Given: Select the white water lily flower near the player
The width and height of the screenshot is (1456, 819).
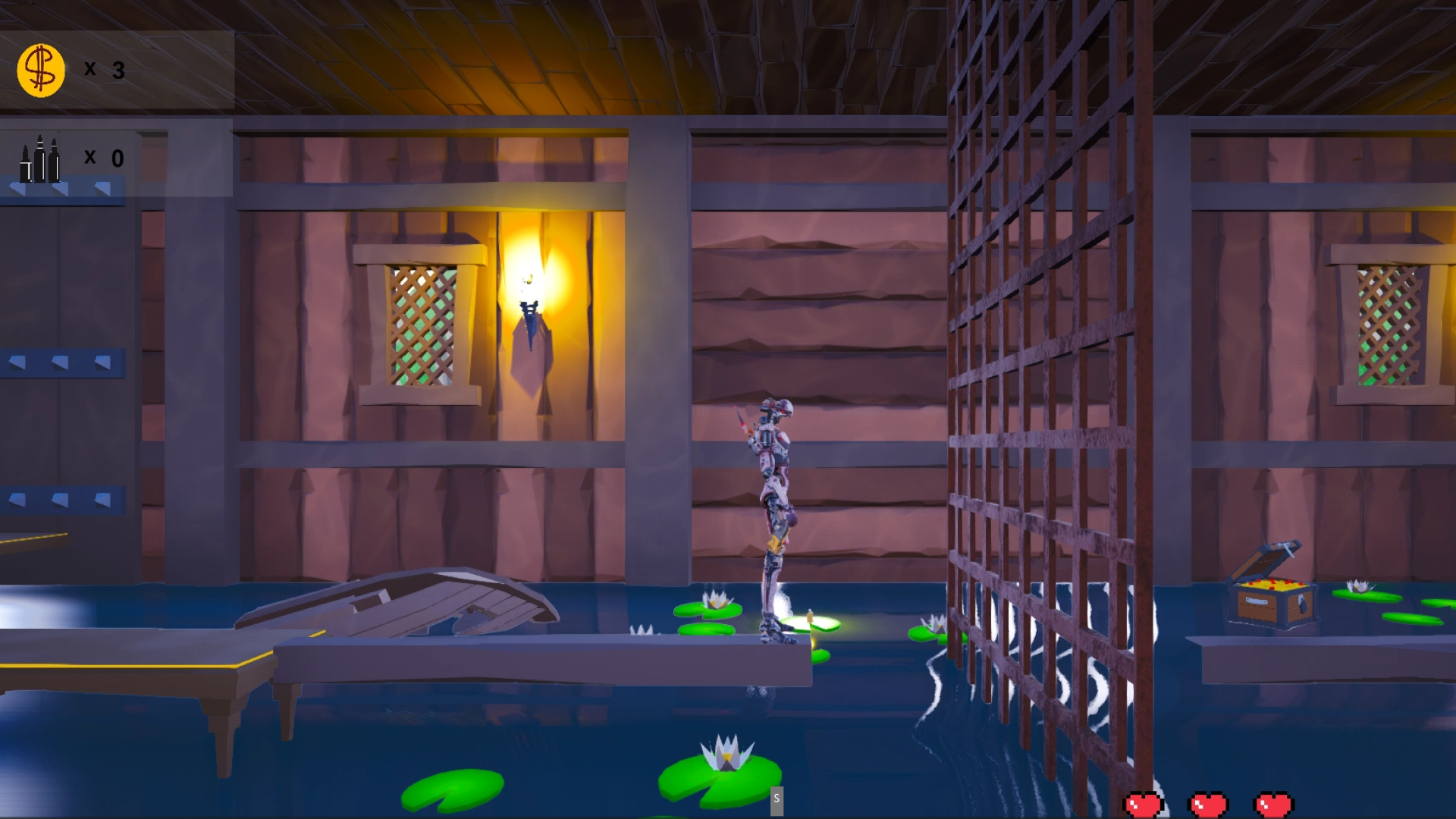Looking at the screenshot, I should coord(716,599).
